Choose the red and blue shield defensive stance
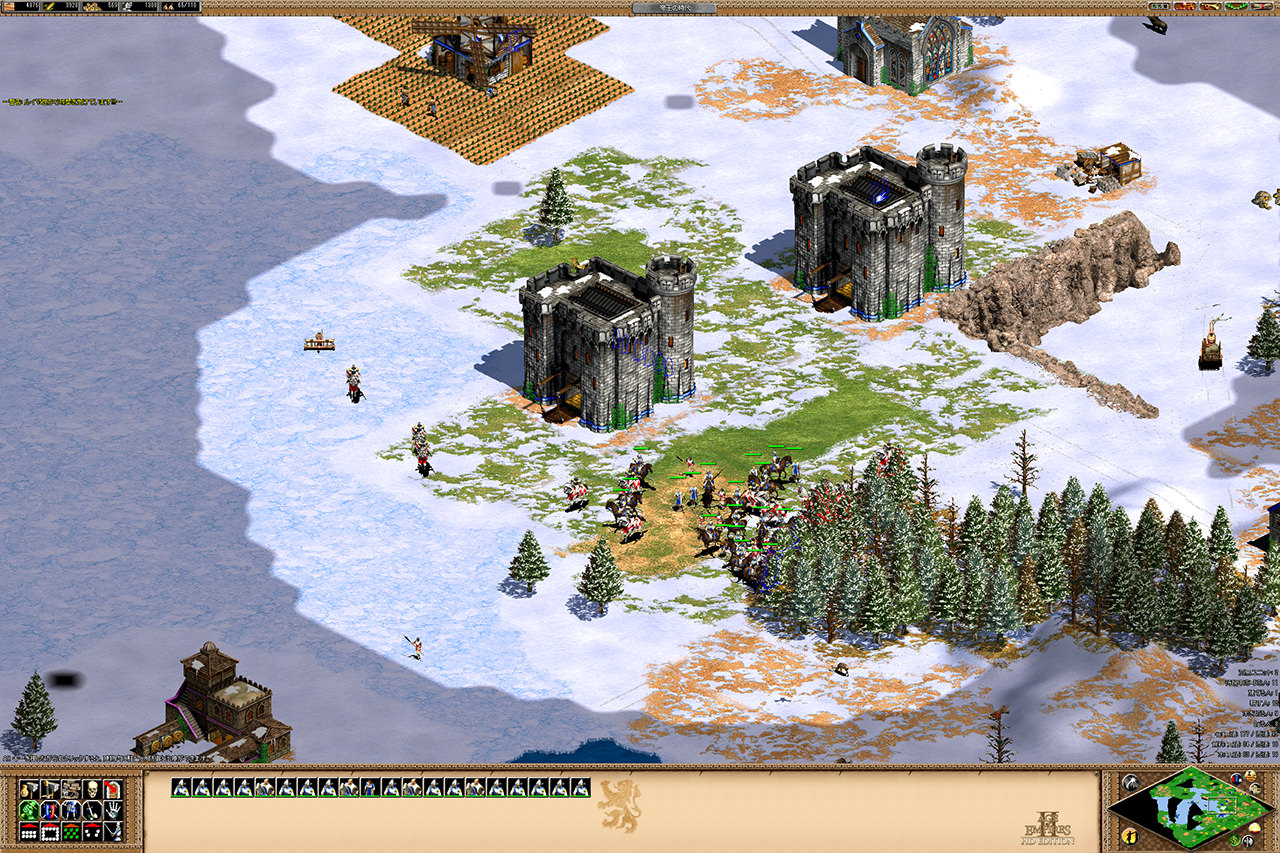The image size is (1280, 853). point(50,810)
